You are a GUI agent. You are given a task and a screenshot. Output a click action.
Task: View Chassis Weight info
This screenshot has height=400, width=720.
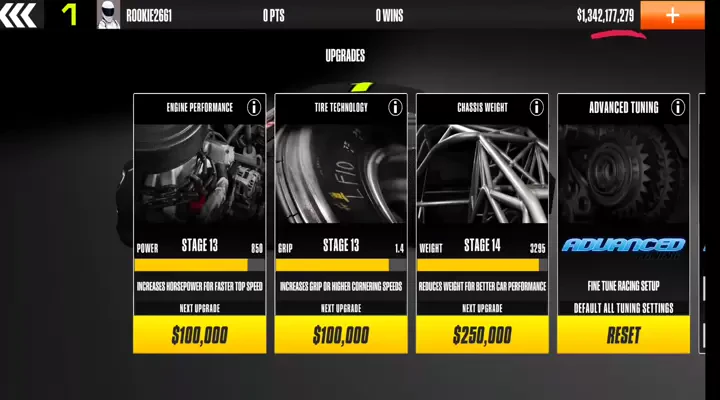(x=537, y=107)
